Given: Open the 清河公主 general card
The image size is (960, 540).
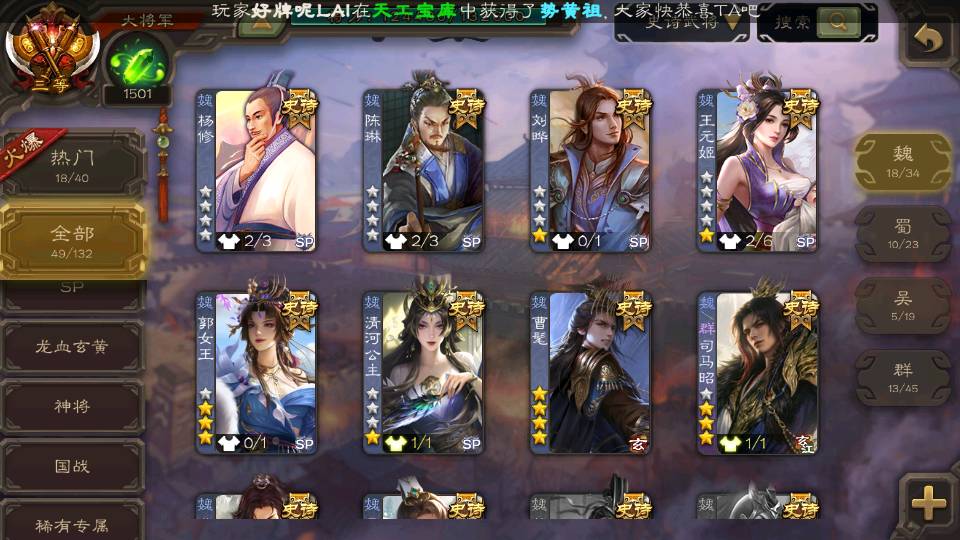Looking at the screenshot, I should [424, 372].
